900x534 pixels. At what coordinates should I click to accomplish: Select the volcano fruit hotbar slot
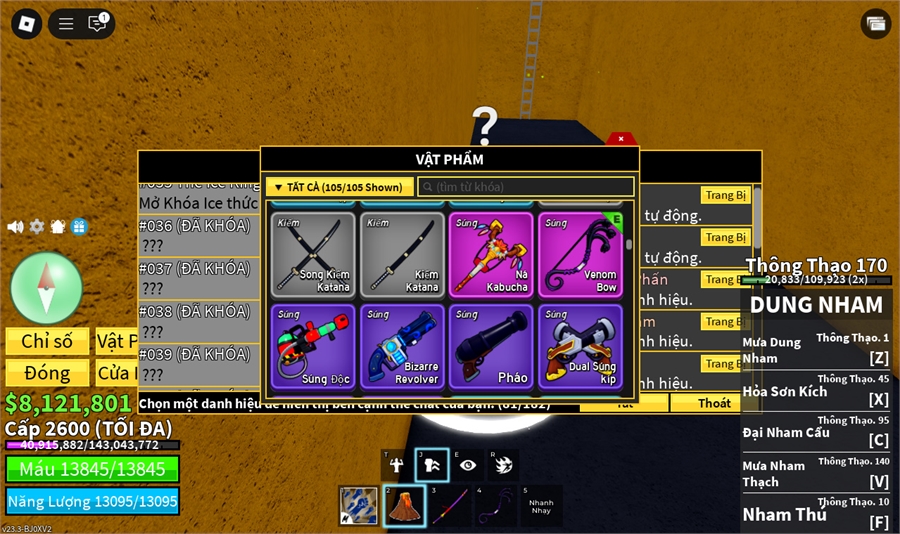[404, 506]
